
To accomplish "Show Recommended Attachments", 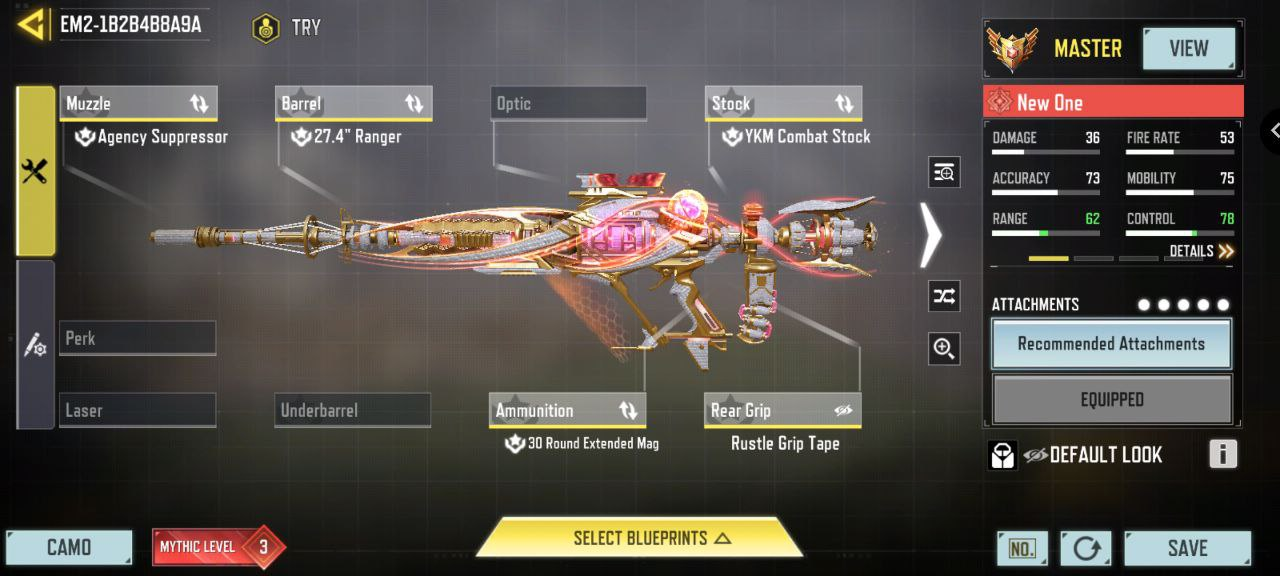I will click(1111, 344).
